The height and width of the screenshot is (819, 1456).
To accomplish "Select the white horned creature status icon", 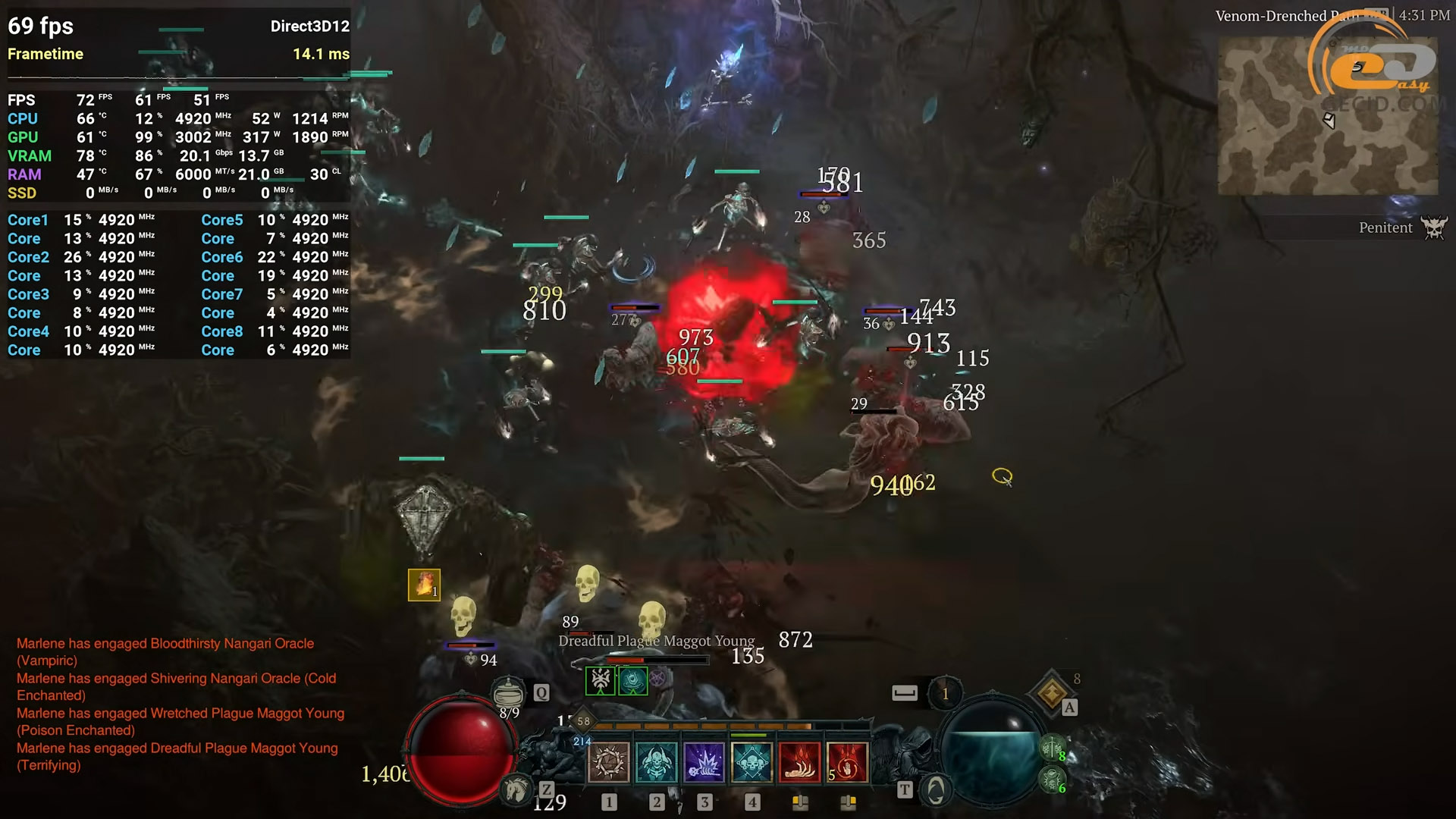I will pos(600,679).
